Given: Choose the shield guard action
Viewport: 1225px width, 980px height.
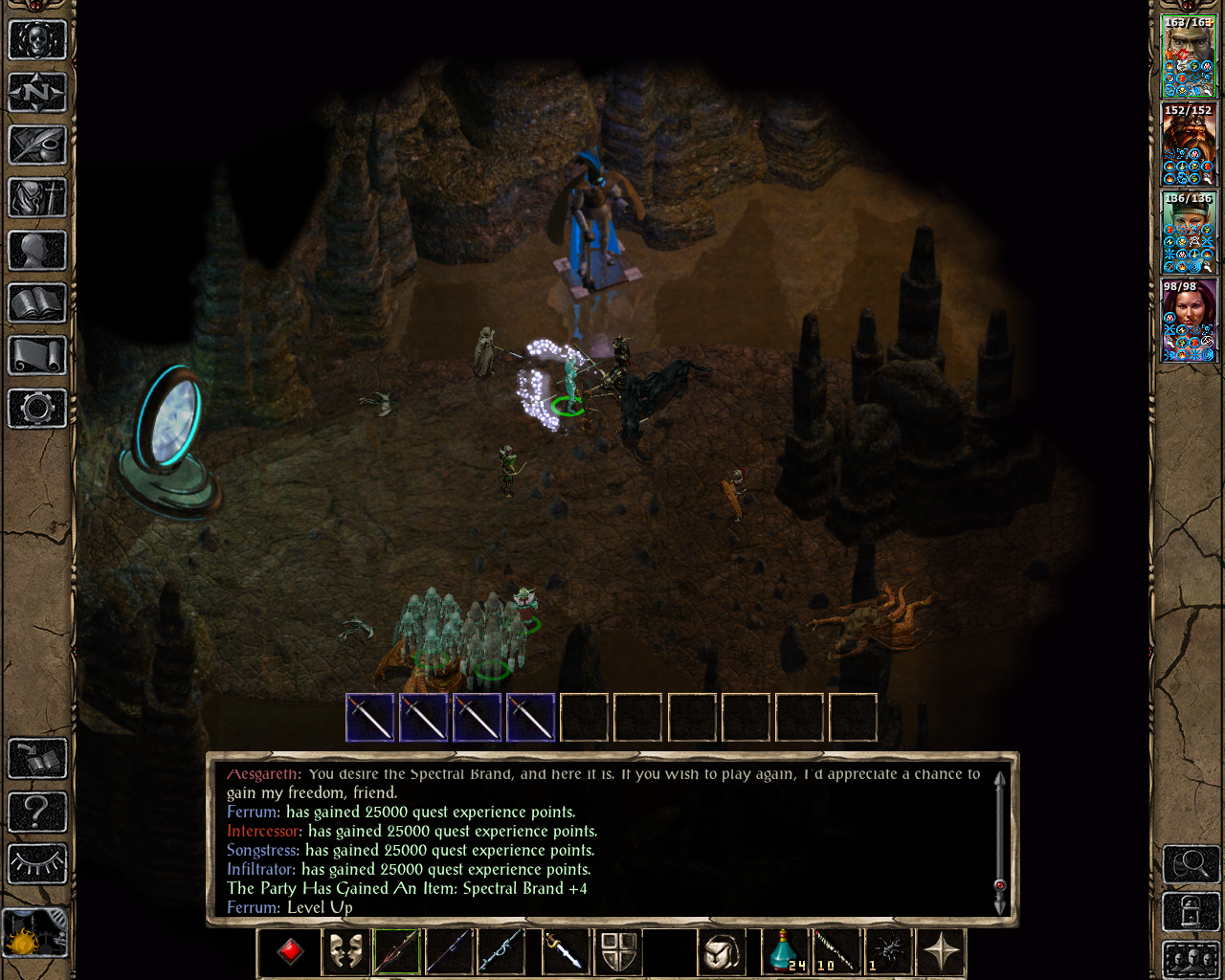Looking at the screenshot, I should [618, 952].
